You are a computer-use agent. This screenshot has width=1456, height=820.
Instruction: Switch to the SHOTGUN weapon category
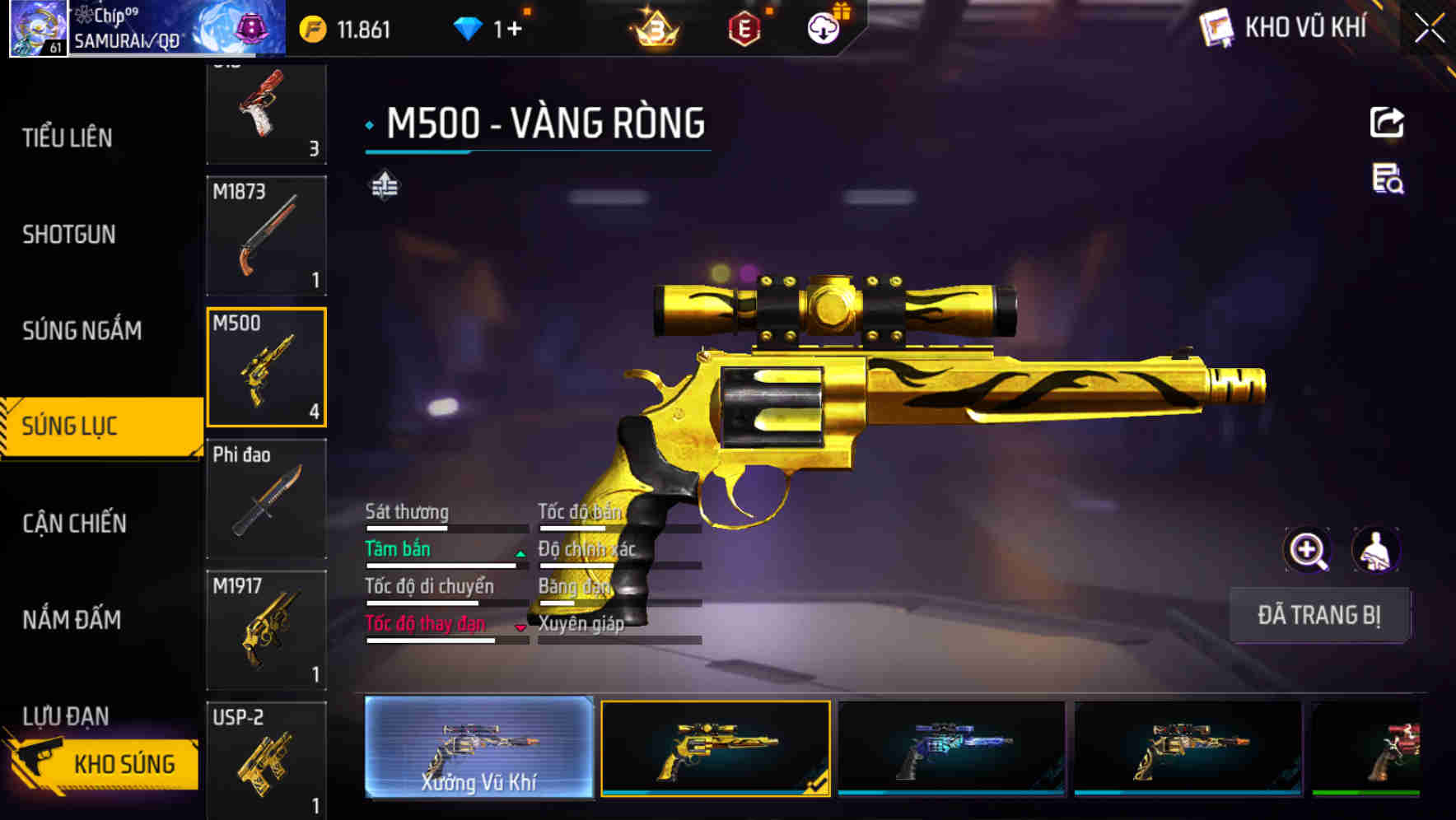[x=69, y=235]
